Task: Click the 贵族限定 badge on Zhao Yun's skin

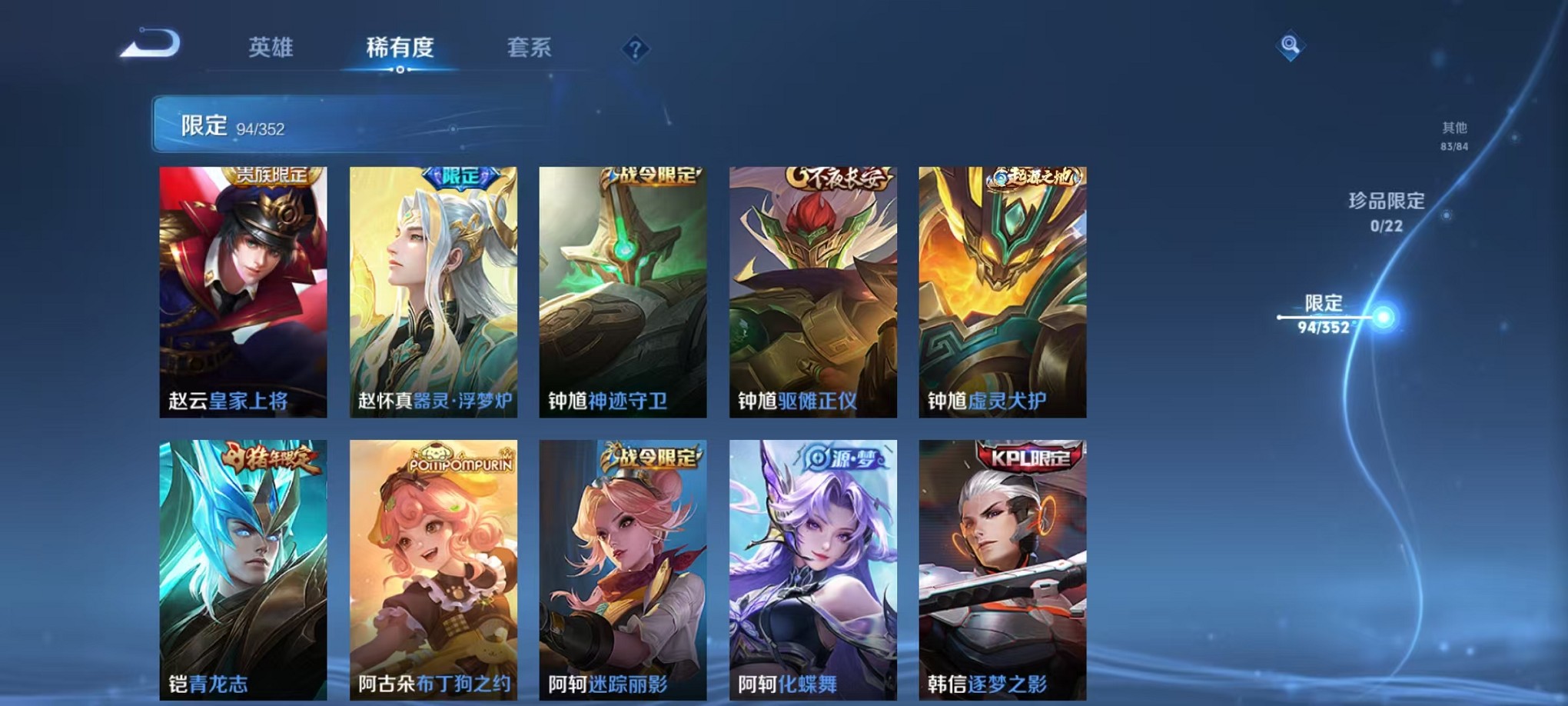Action: pos(270,177)
